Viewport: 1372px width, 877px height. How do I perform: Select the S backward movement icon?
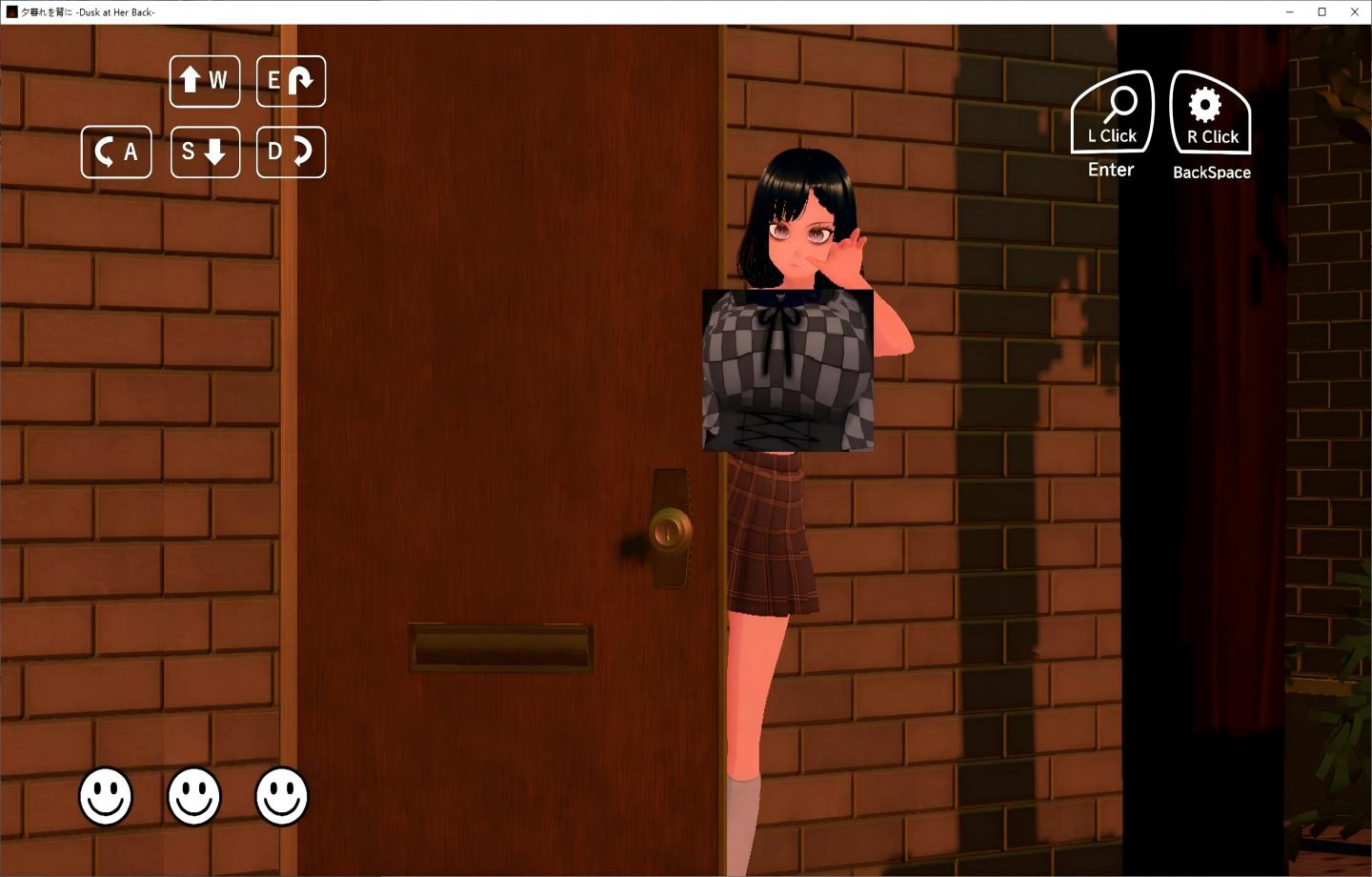204,152
